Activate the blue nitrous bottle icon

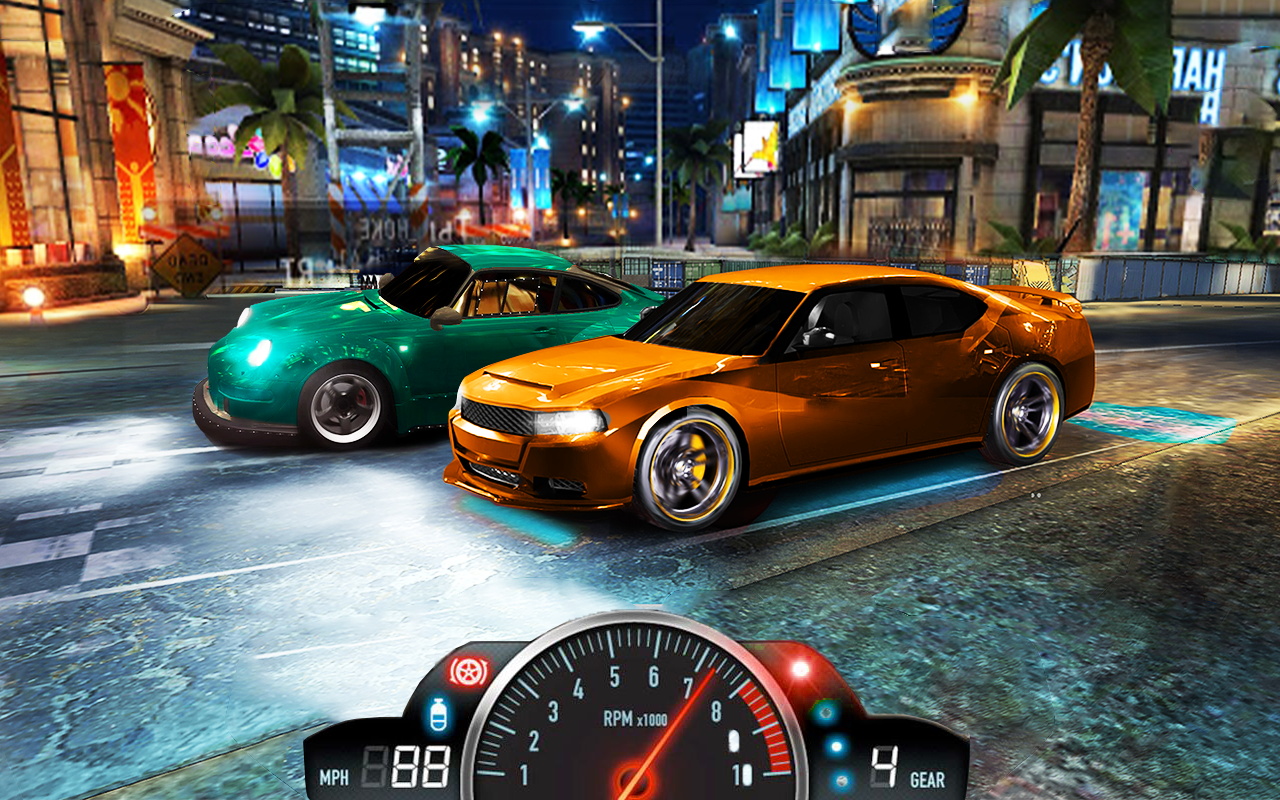click(x=438, y=716)
